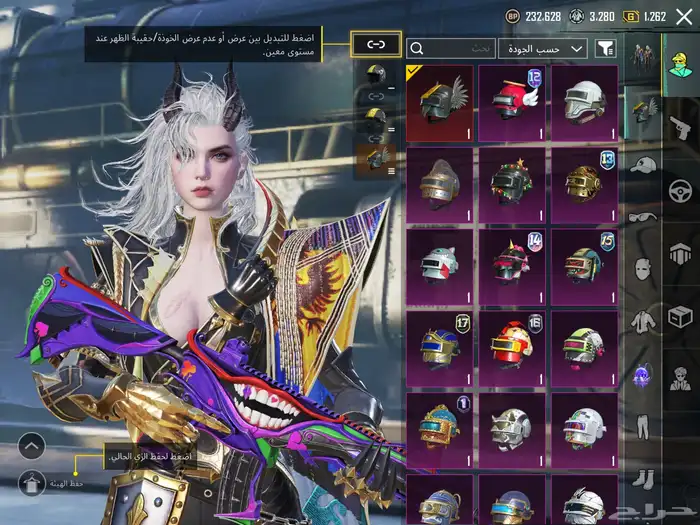Open the jacket clothing category
The image size is (700, 525).
click(643, 322)
